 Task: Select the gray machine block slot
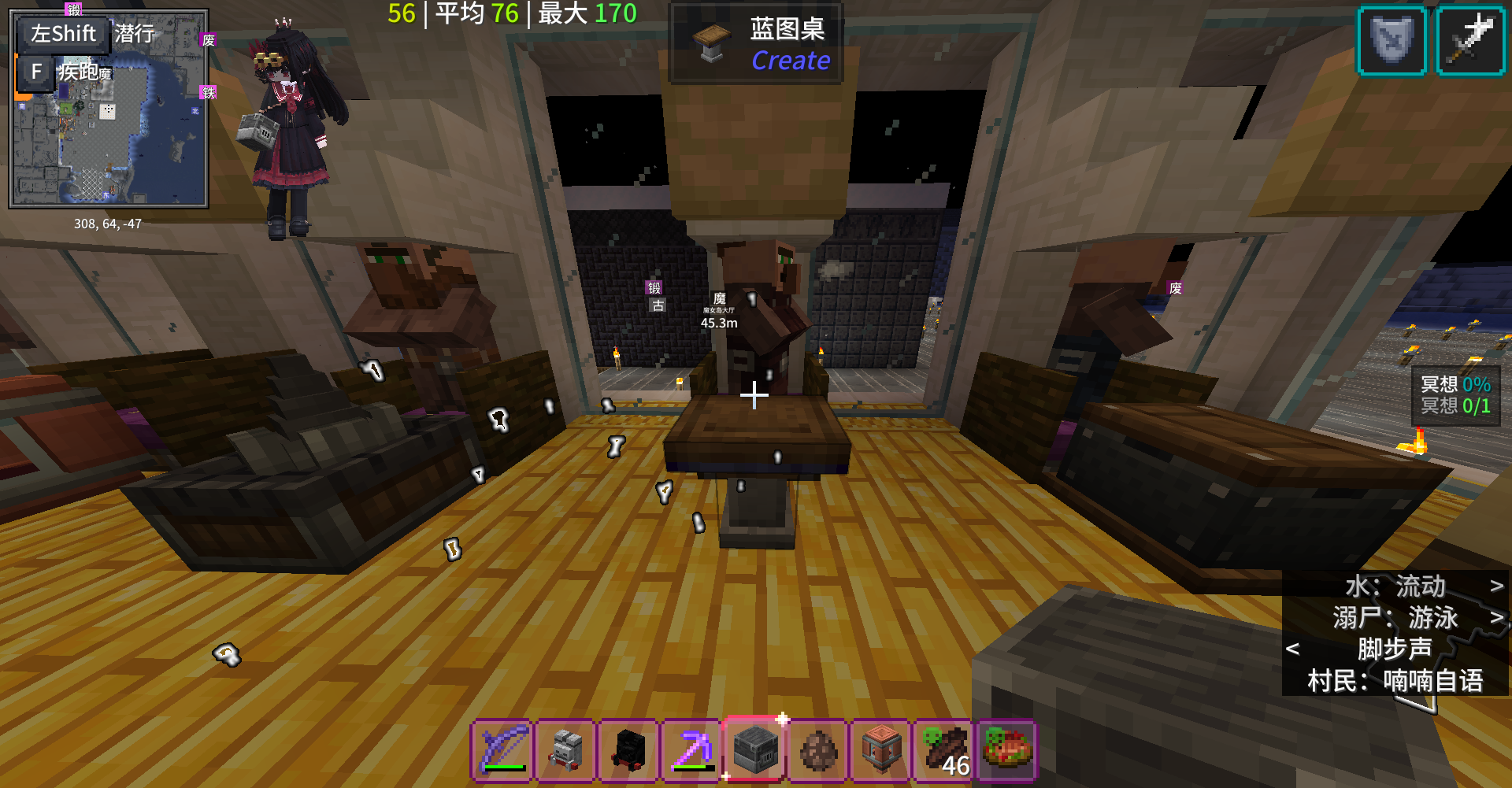(x=754, y=750)
